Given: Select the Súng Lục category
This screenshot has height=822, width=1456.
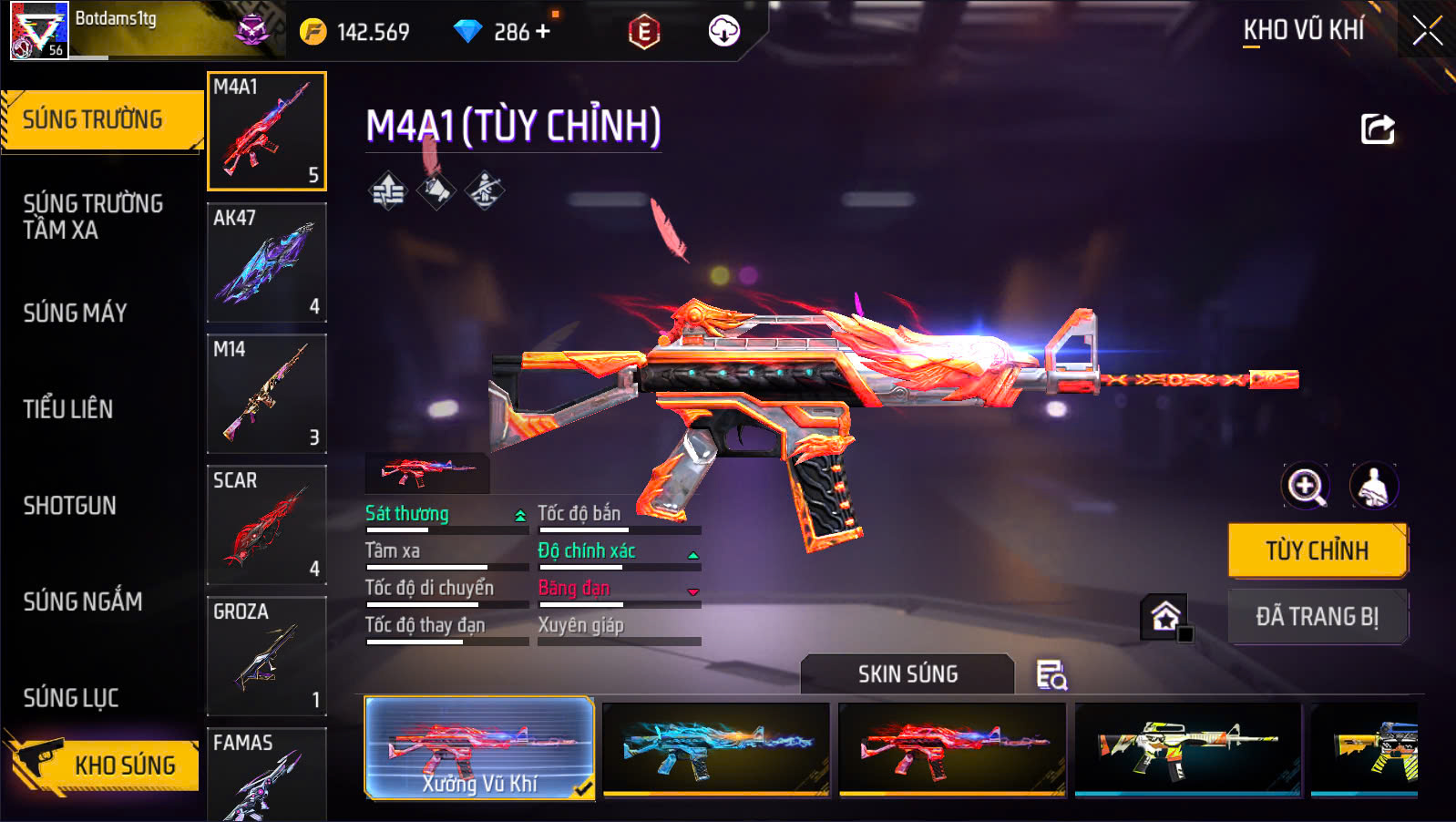Looking at the screenshot, I should pyautogui.click(x=71, y=698).
